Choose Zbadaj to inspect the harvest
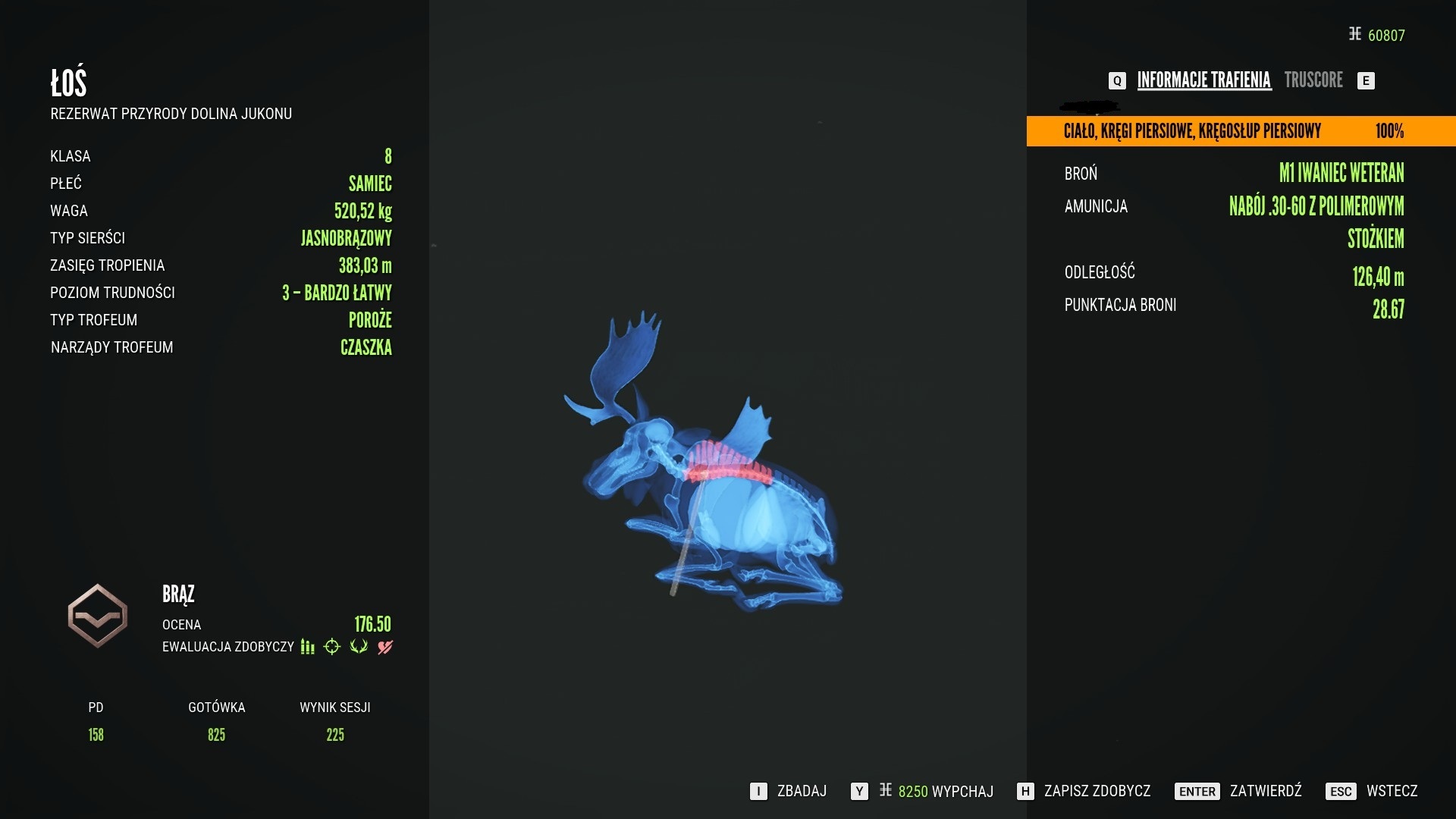 coord(789,792)
